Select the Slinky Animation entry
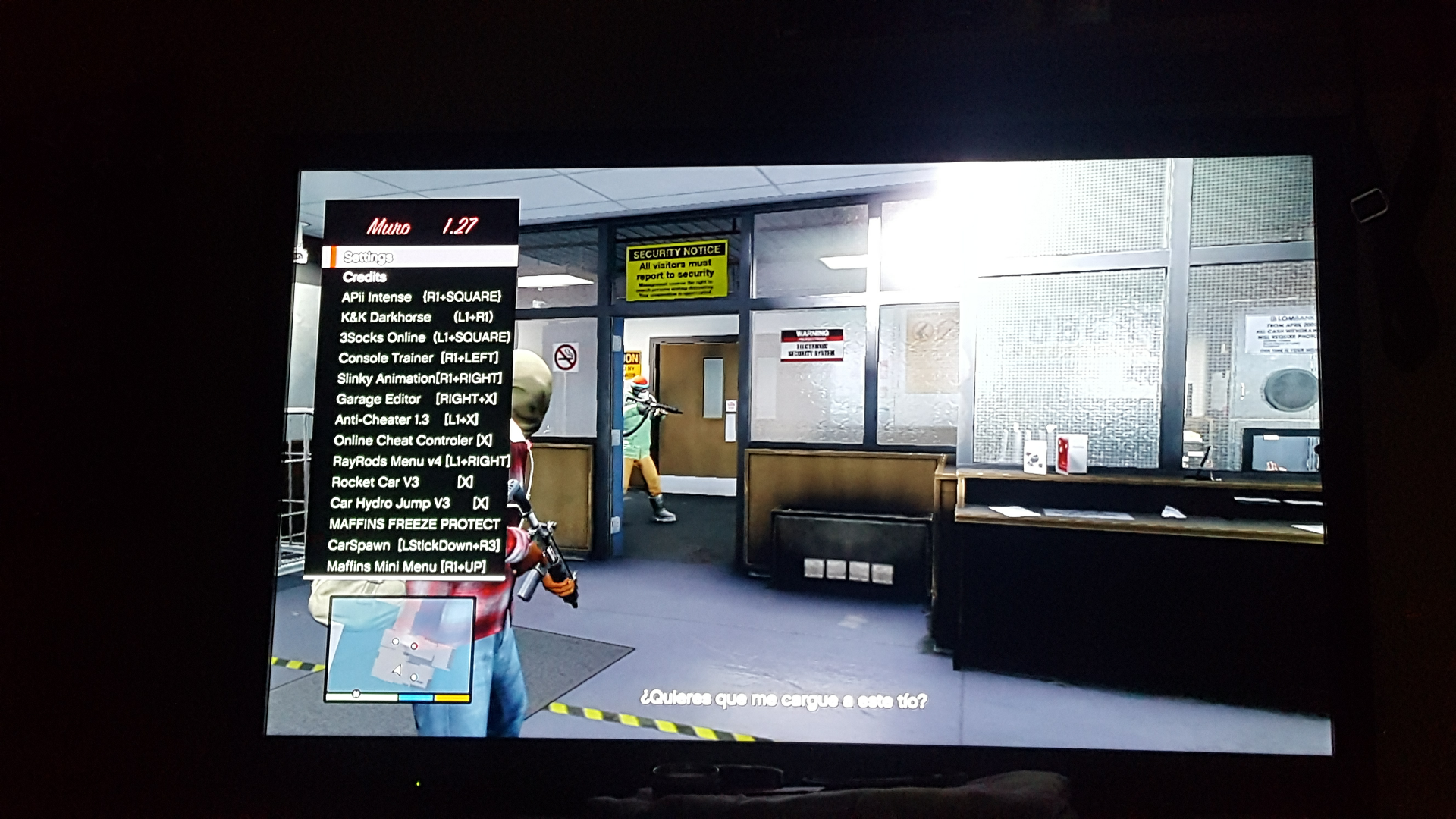The height and width of the screenshot is (819, 1456). click(419, 378)
